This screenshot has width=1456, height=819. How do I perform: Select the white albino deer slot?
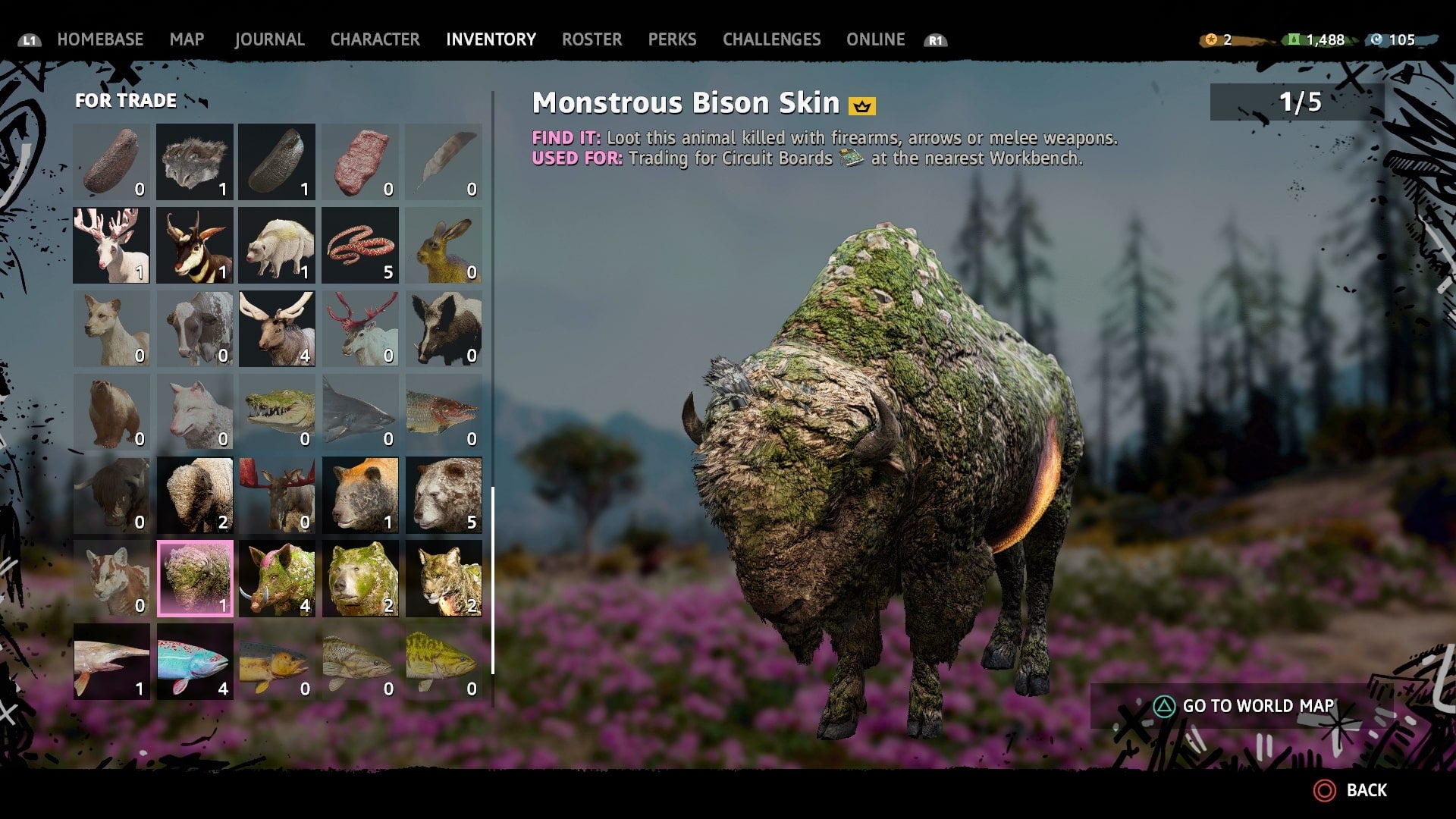click(111, 246)
